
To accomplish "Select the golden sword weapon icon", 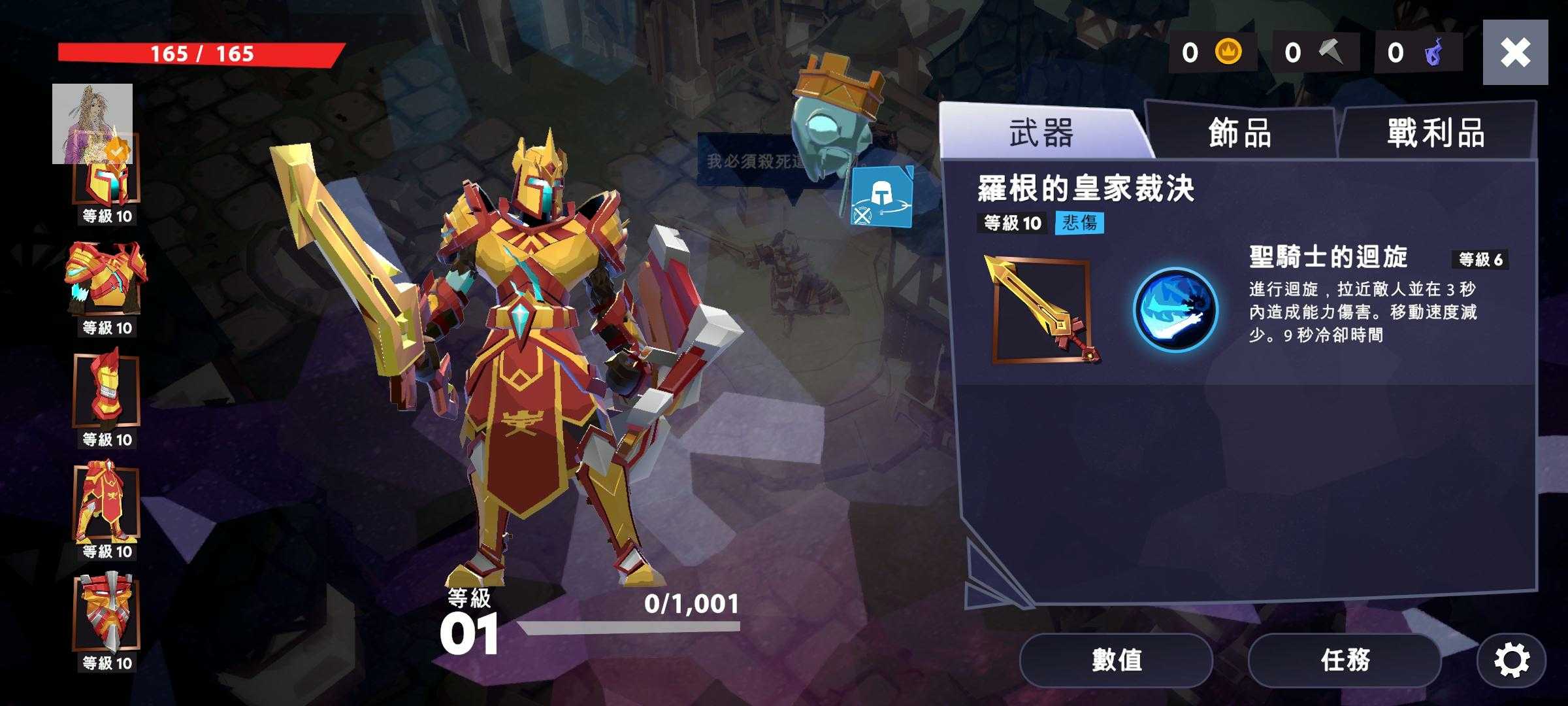I will coord(1041,310).
